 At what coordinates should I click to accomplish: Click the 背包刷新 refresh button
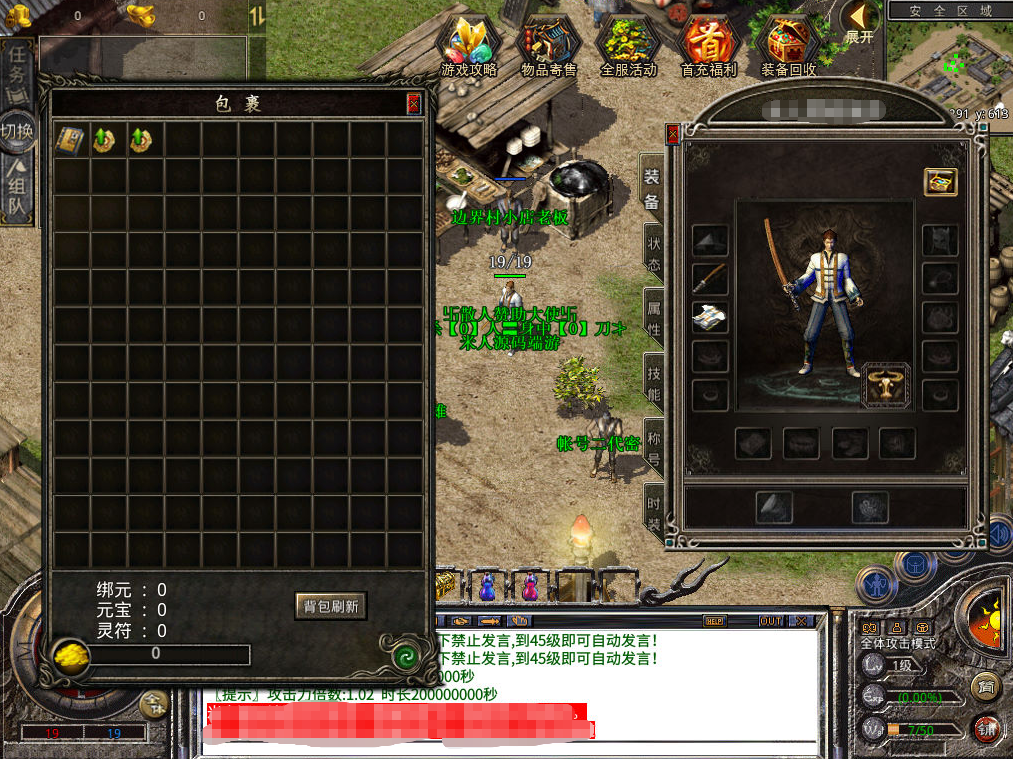(x=330, y=605)
